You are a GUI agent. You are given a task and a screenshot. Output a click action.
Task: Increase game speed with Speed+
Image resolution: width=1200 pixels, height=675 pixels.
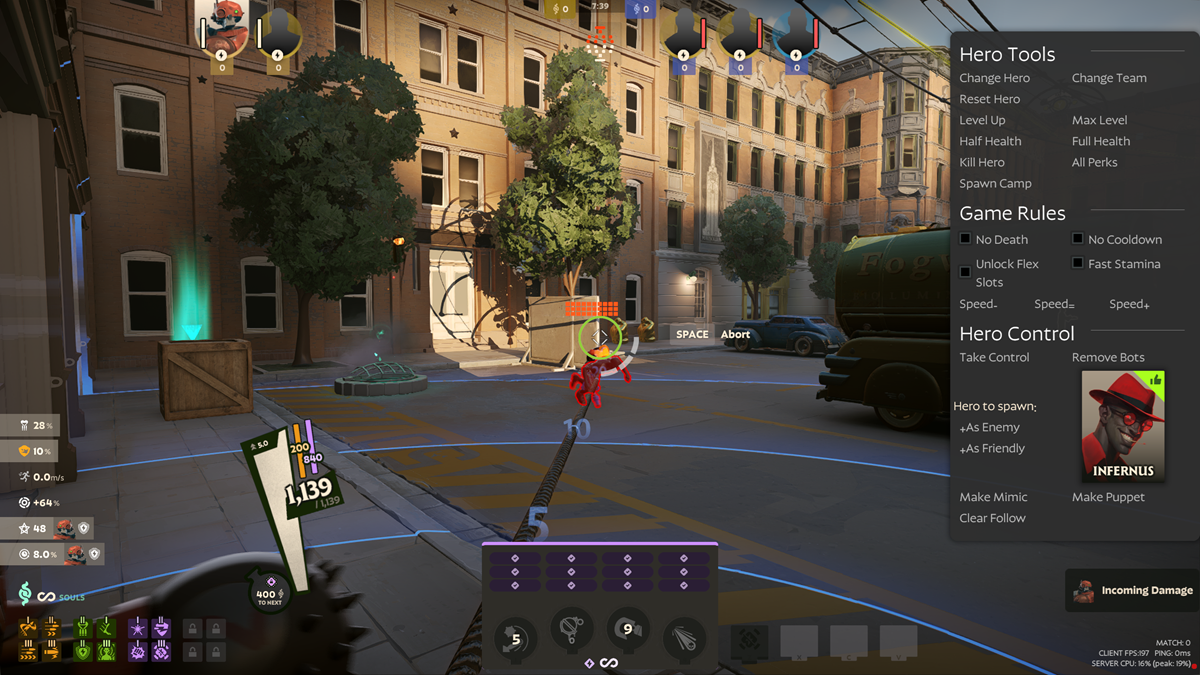pyautogui.click(x=1129, y=304)
